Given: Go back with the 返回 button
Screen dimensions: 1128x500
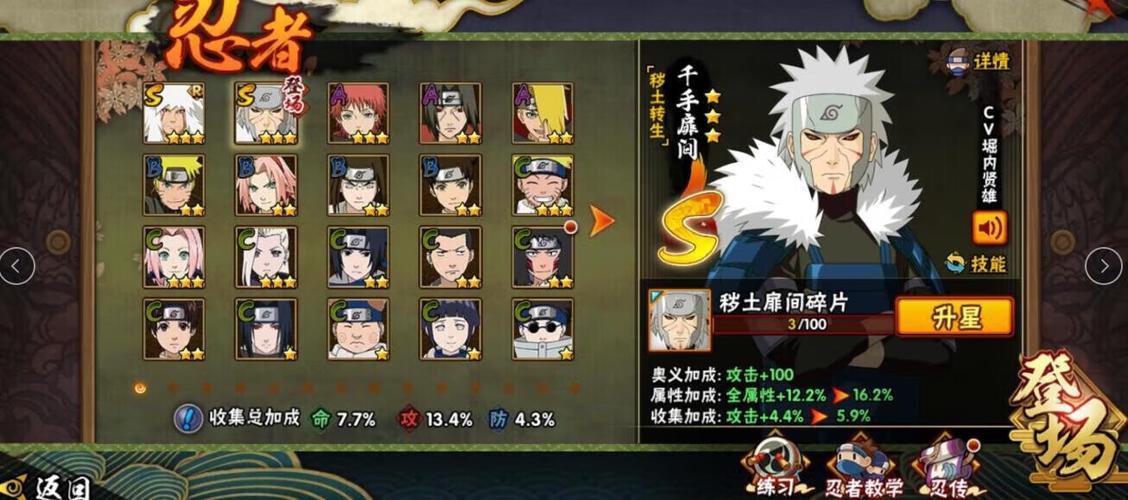Looking at the screenshot, I should coord(52,486).
